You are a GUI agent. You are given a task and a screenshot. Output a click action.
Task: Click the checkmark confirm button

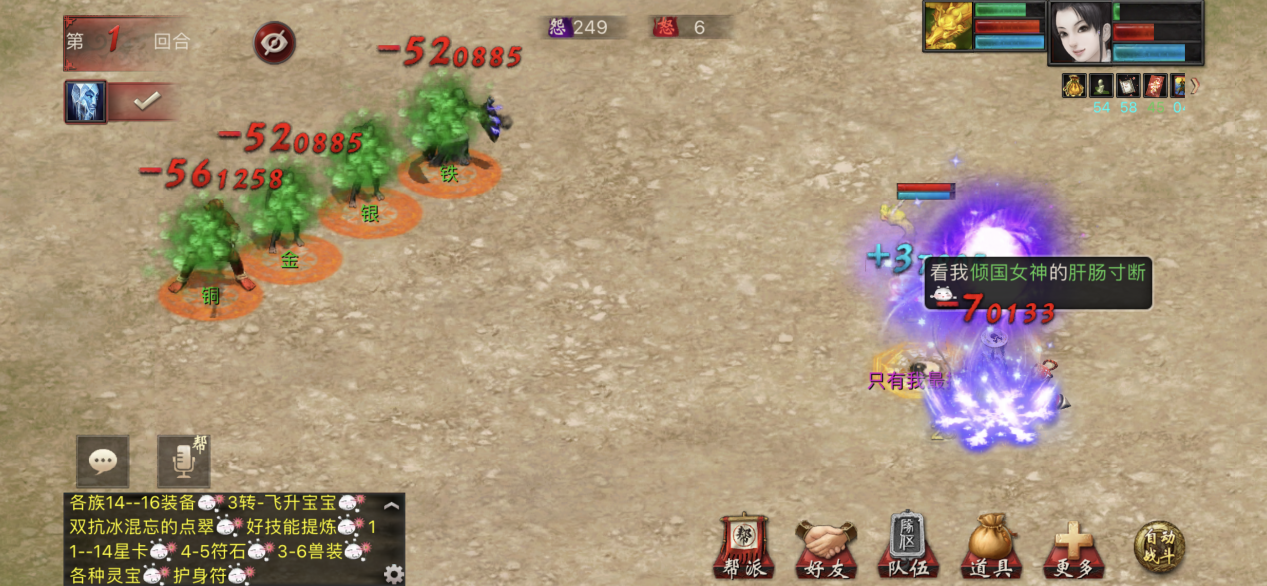[147, 101]
